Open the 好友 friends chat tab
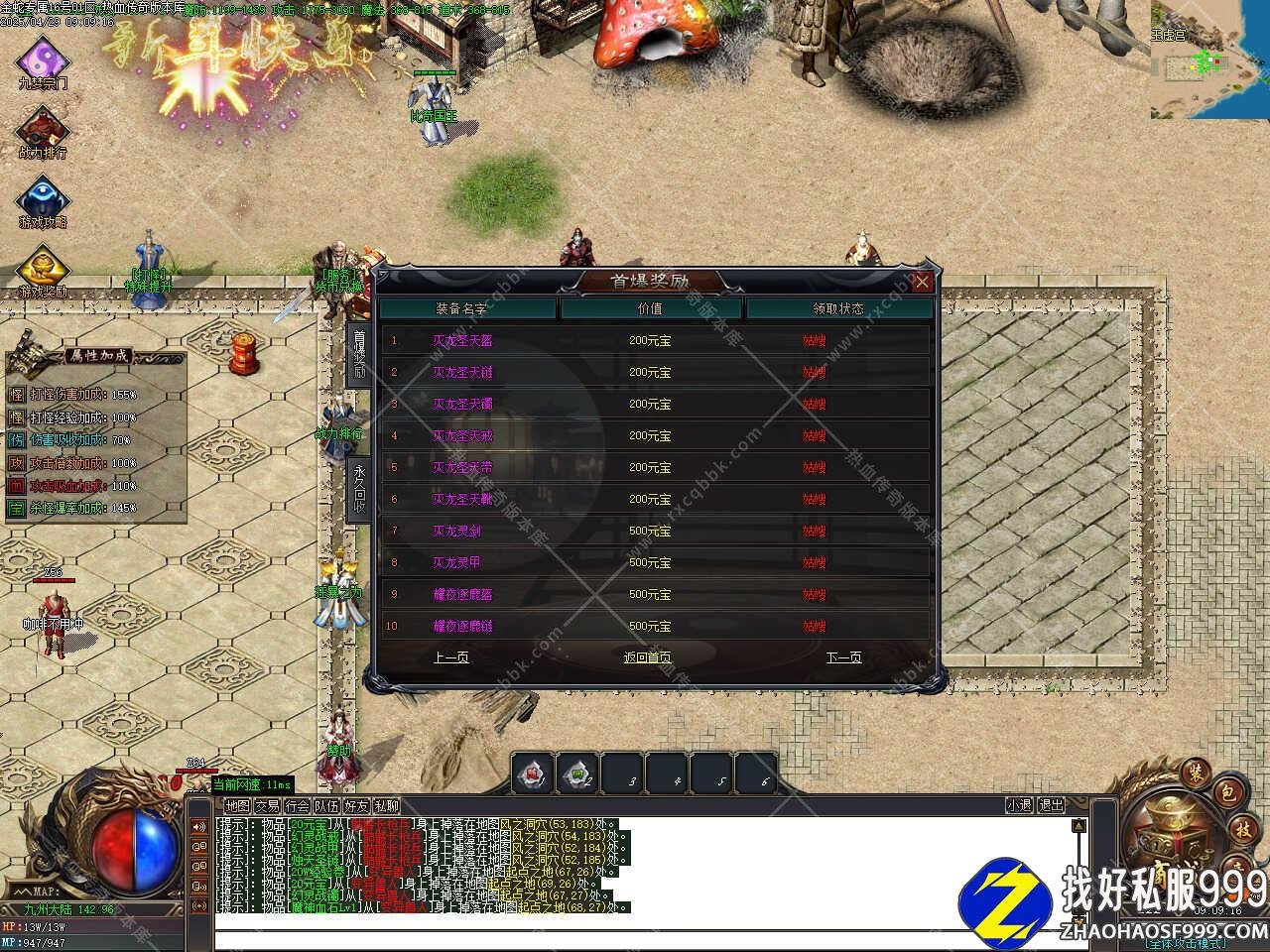This screenshot has height=952, width=1270. pyautogui.click(x=356, y=806)
